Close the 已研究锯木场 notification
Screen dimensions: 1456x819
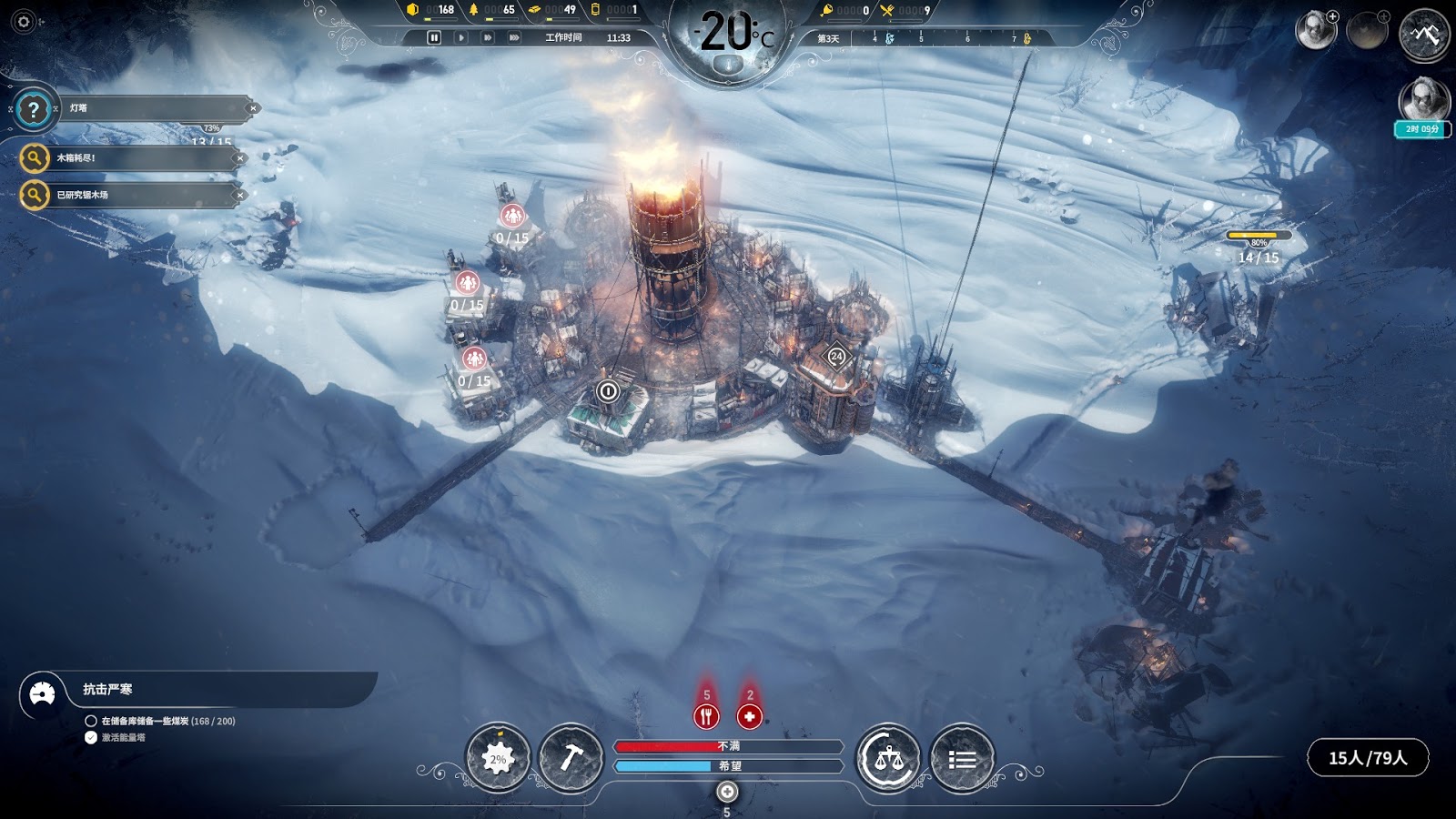click(x=239, y=195)
